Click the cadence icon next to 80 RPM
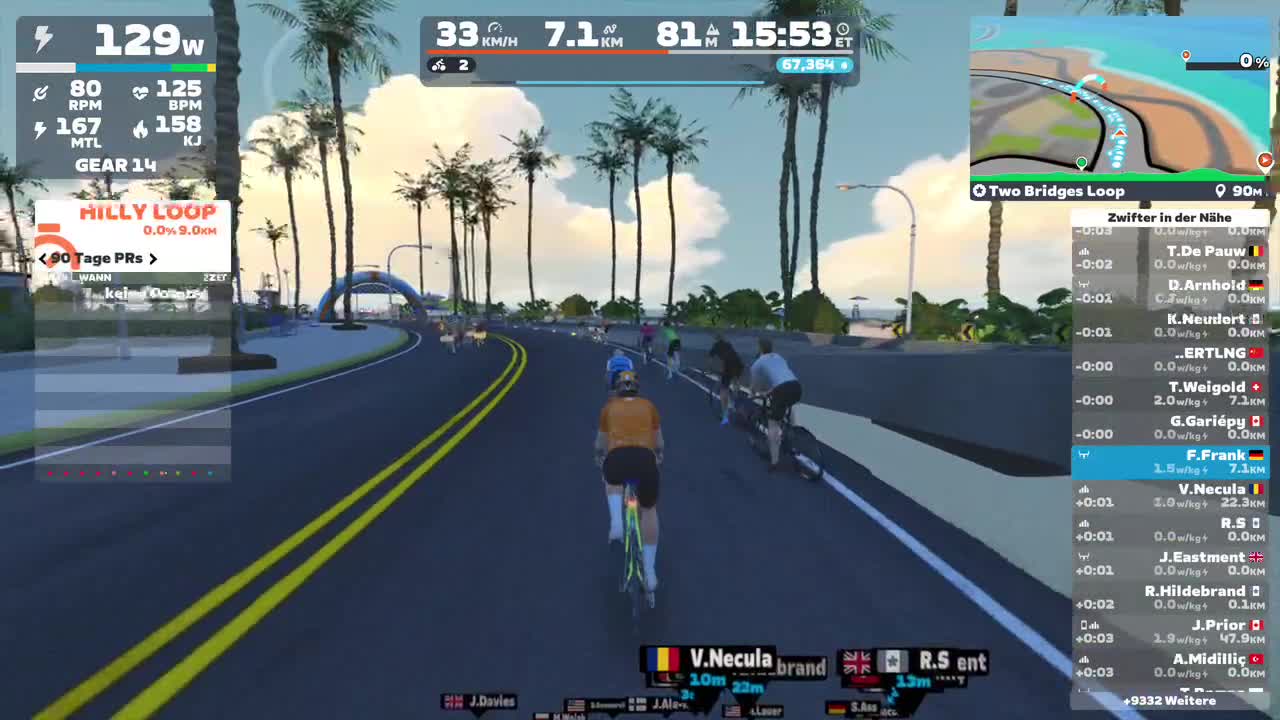 [42, 92]
